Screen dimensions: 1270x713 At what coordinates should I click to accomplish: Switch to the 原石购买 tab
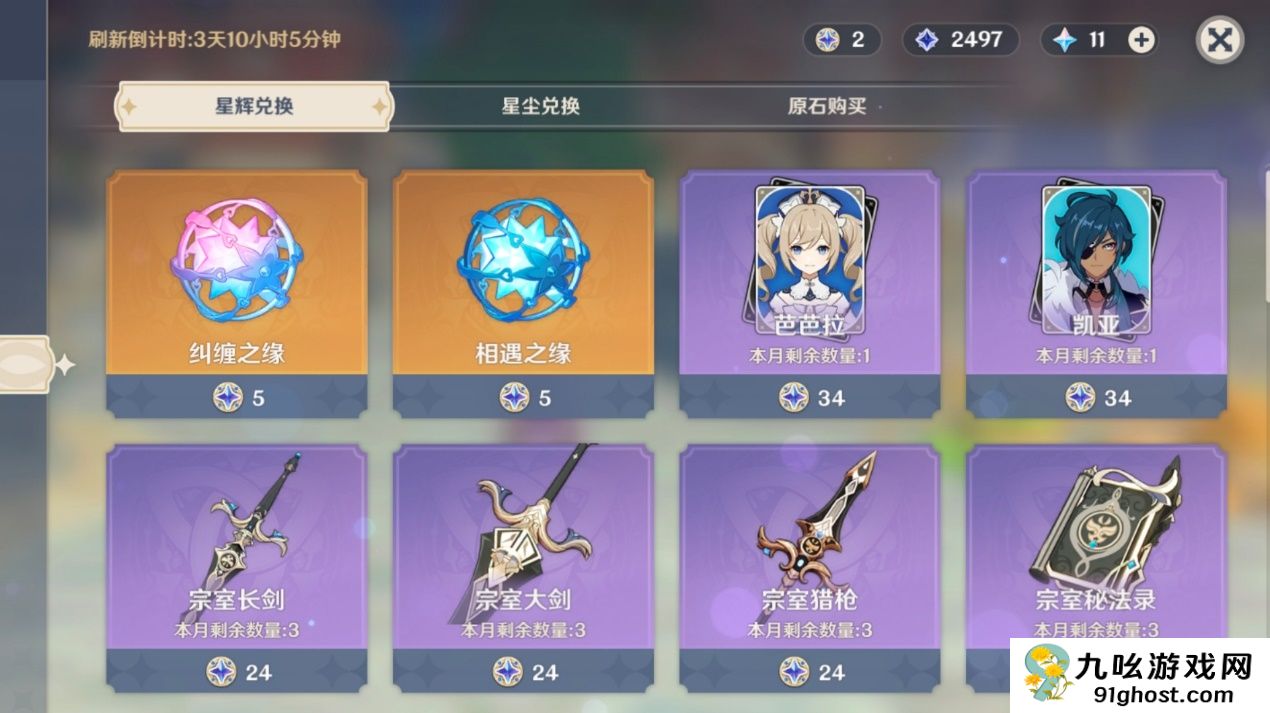point(826,107)
